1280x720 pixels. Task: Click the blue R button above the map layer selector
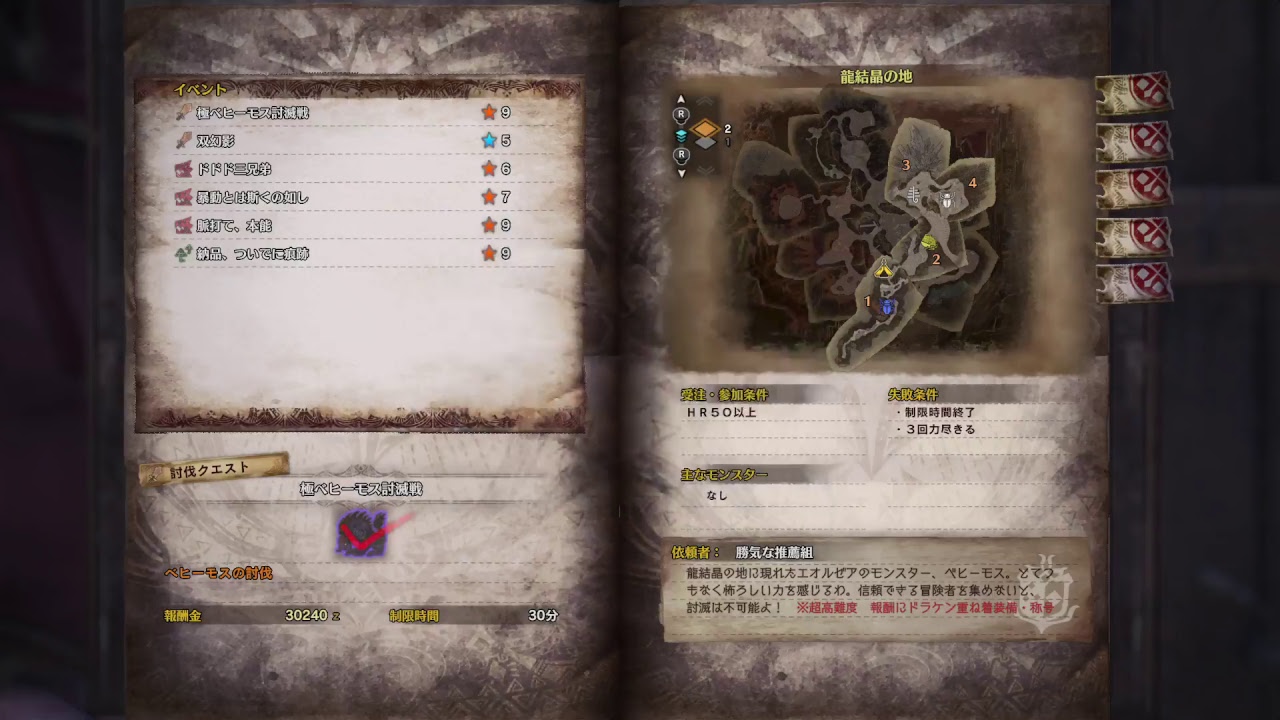tap(680, 113)
